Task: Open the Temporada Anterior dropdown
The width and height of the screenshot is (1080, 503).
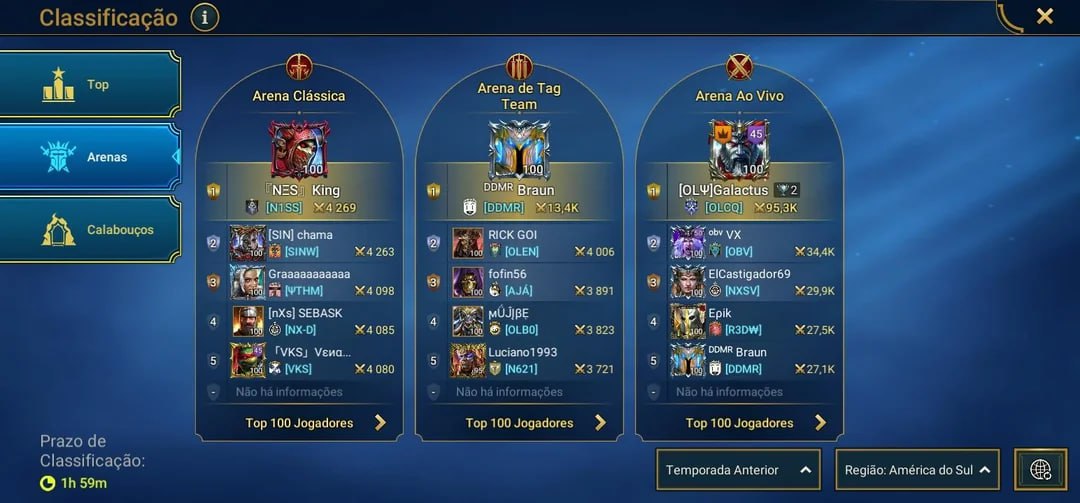Action: (738, 469)
